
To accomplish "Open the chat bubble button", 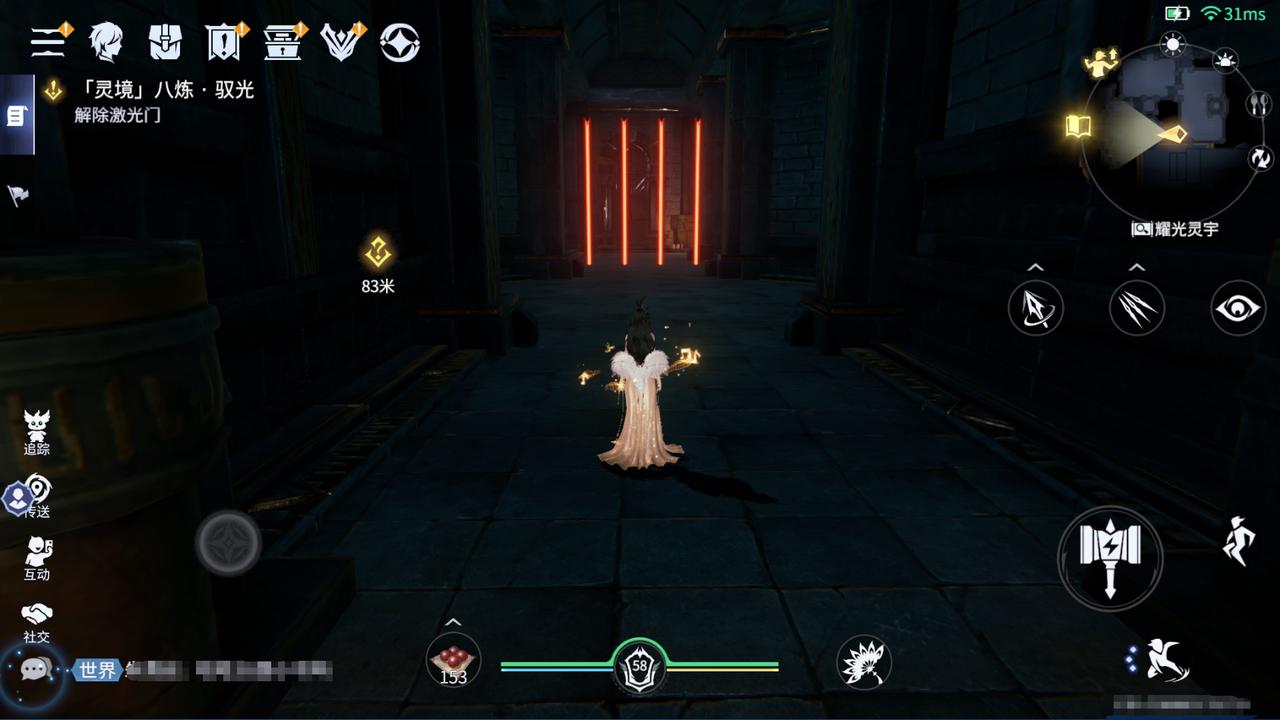I will tap(37, 669).
